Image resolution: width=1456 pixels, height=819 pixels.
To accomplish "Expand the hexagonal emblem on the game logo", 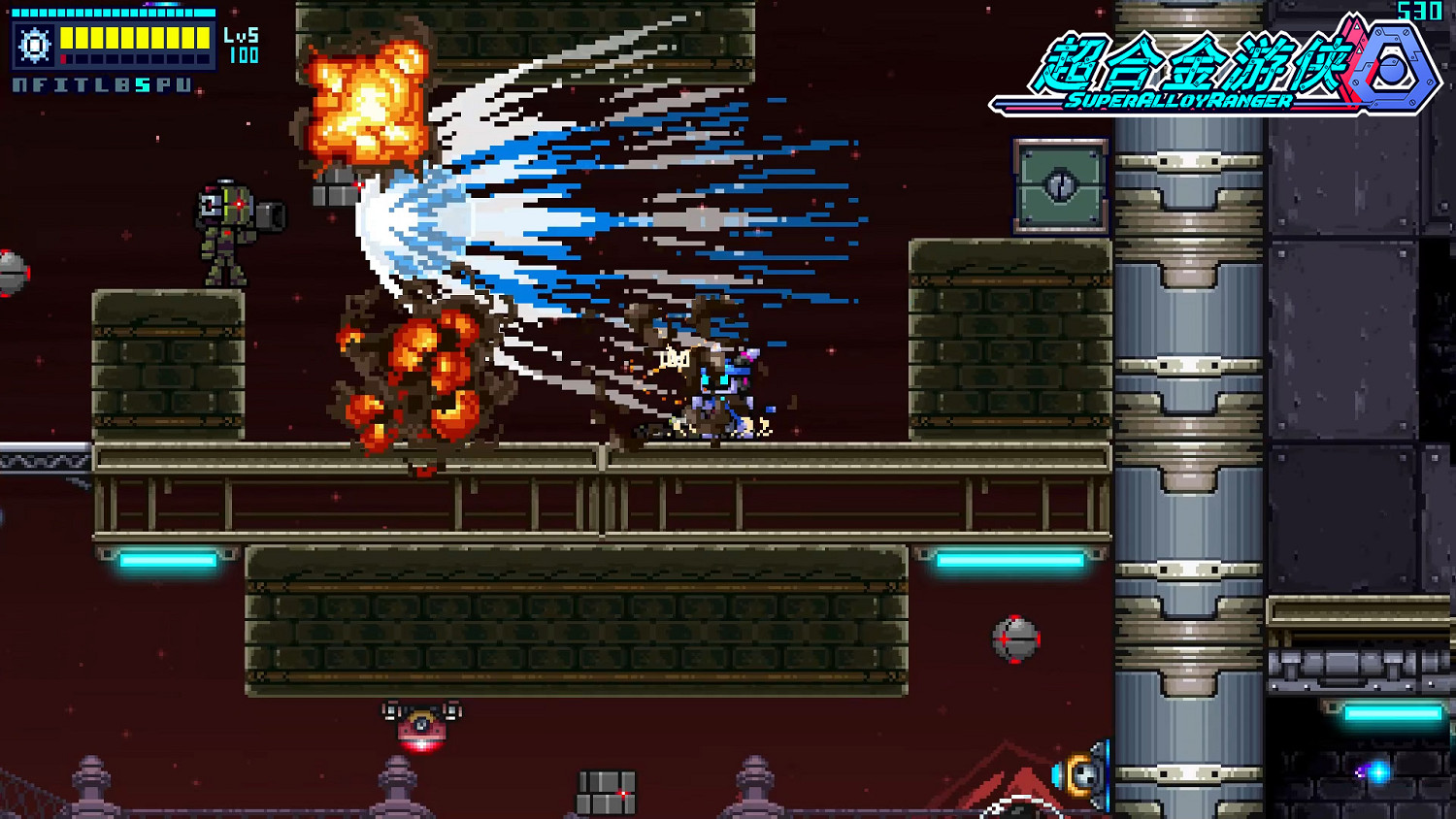I will pos(1393,68).
